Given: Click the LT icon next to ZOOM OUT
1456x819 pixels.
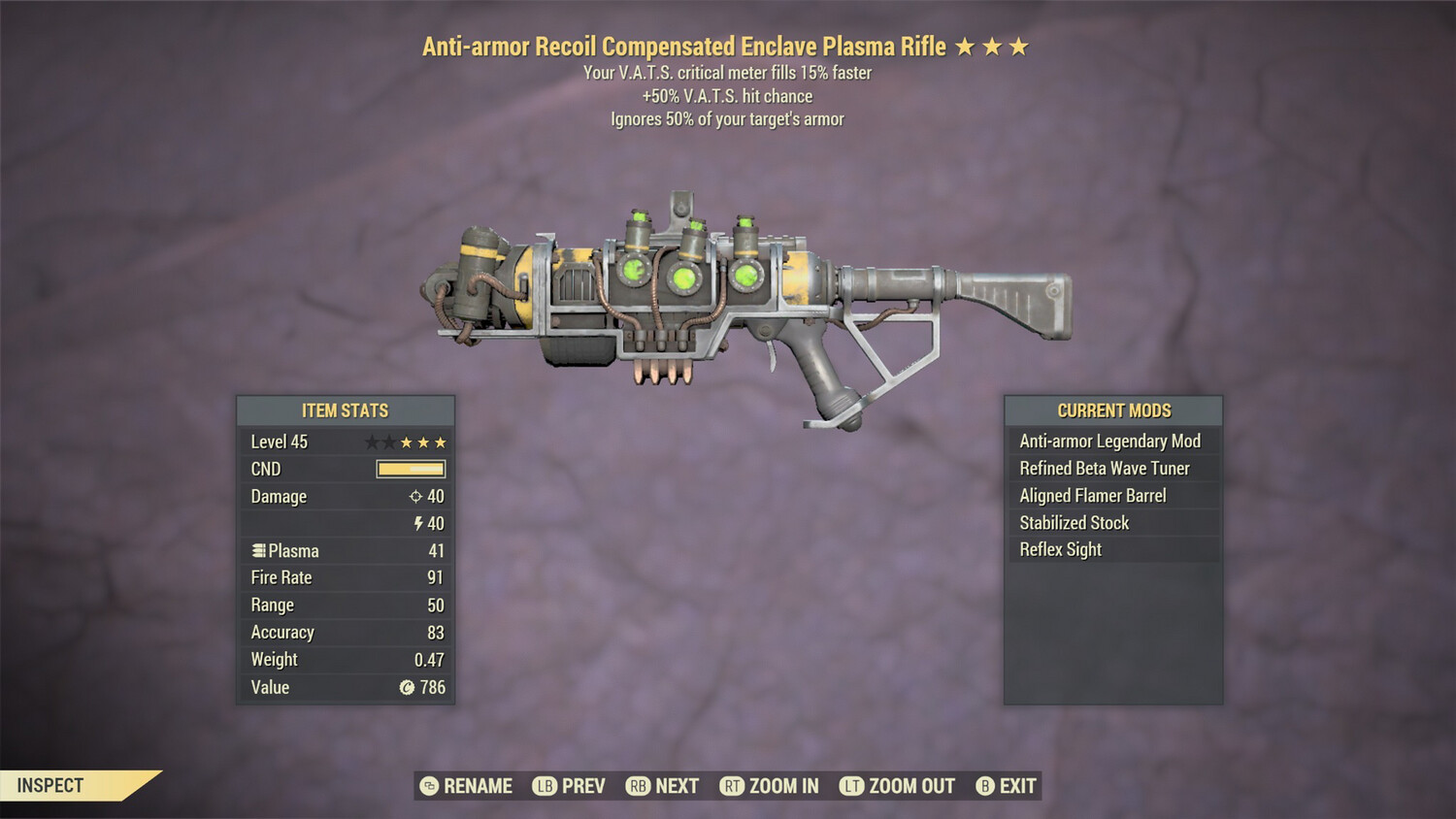Looking at the screenshot, I should pyautogui.click(x=851, y=786).
